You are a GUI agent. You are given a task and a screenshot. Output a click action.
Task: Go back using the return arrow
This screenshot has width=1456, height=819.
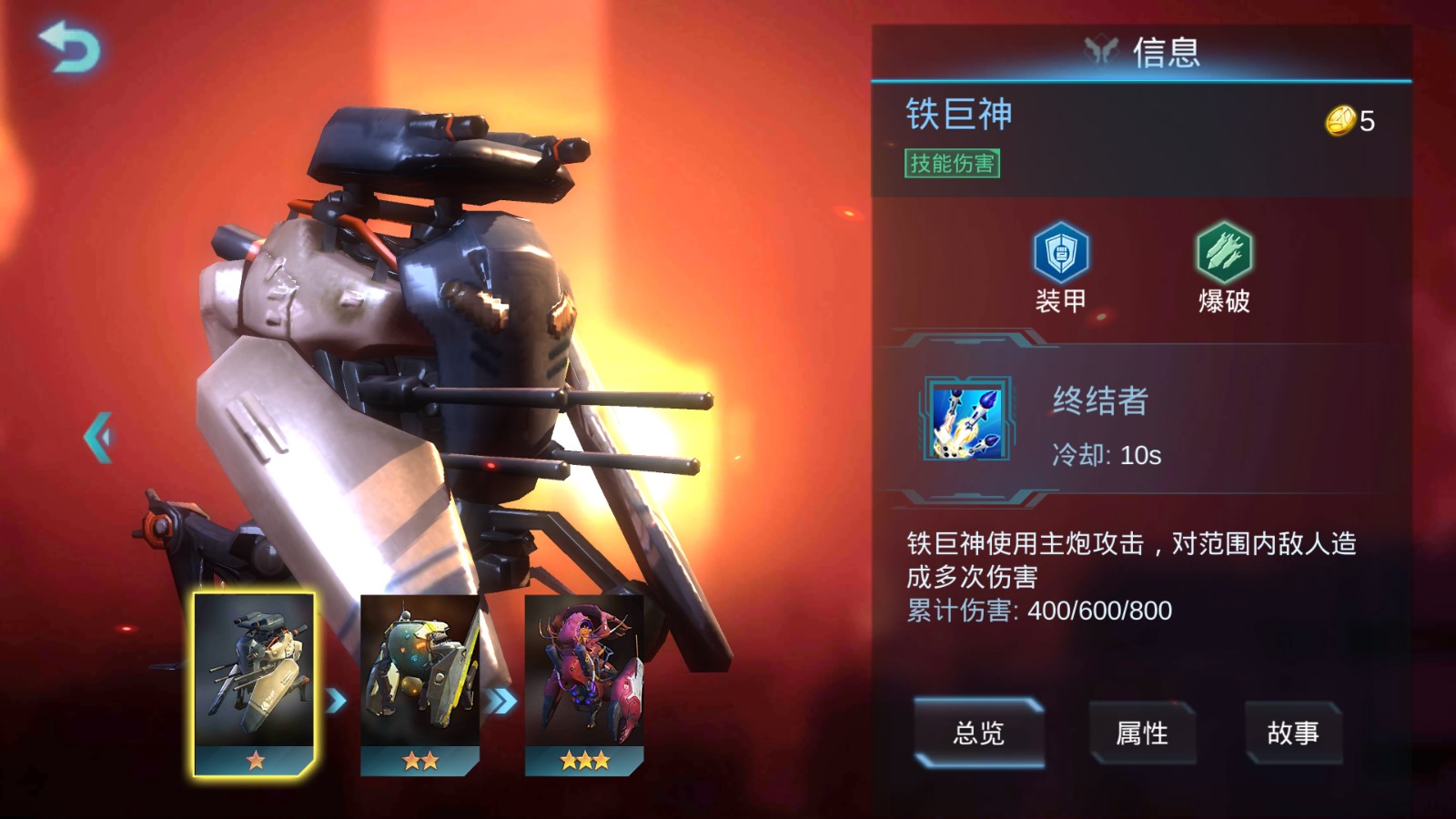pos(69,47)
